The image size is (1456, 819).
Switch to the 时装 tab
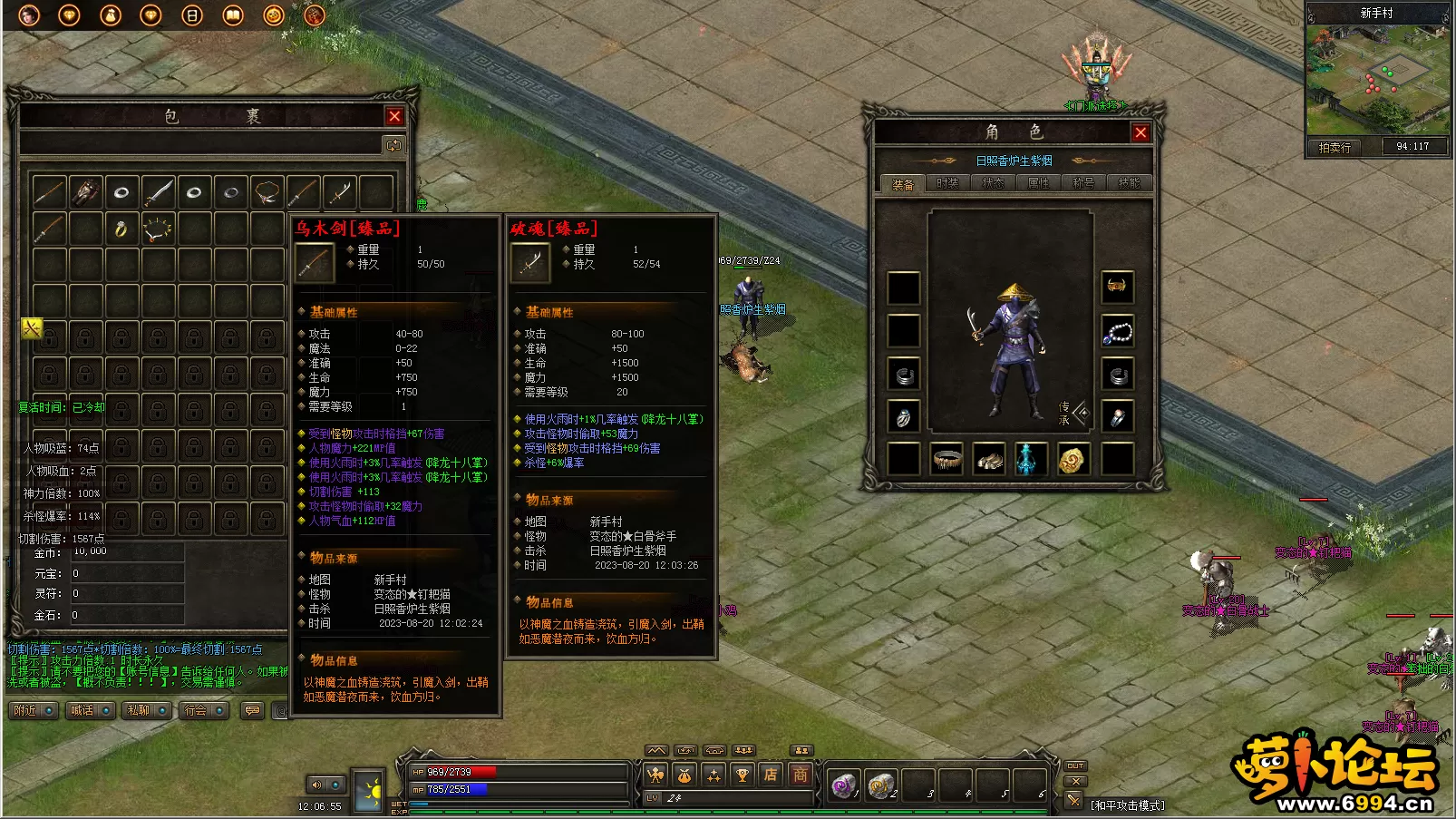coord(947,183)
